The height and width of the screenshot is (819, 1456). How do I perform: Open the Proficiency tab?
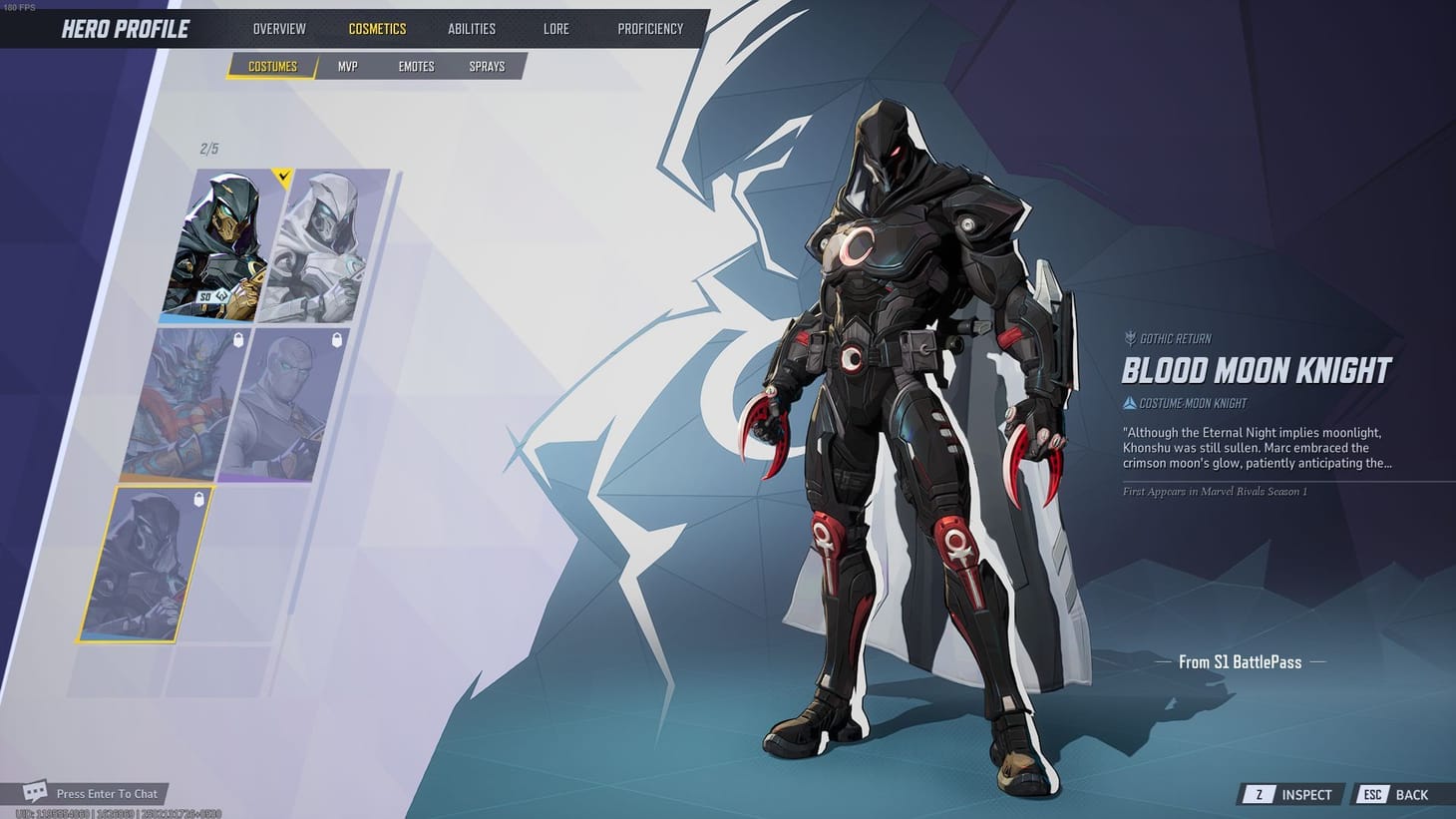pos(650,28)
